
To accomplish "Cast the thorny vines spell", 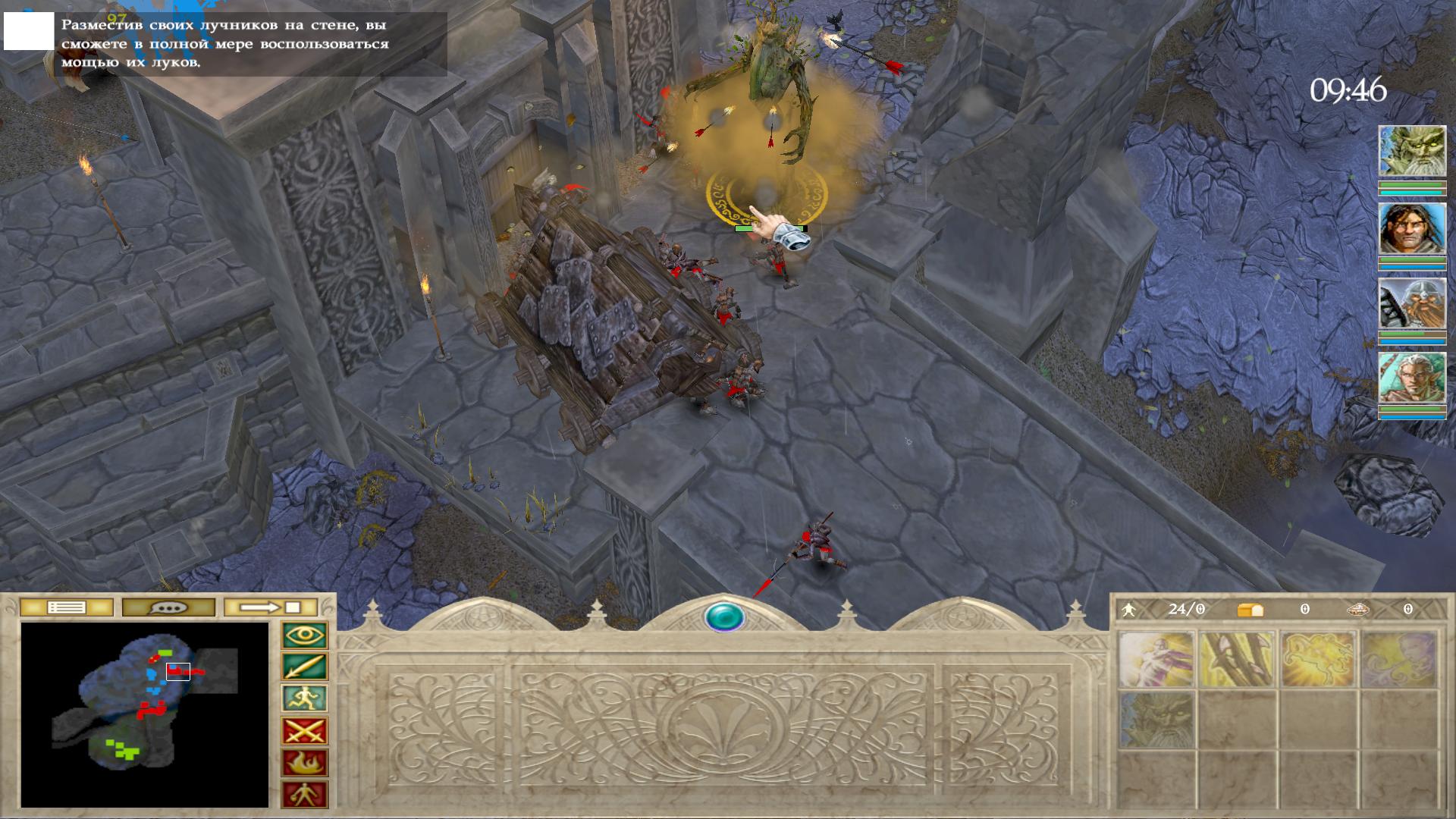I will [x=1236, y=659].
